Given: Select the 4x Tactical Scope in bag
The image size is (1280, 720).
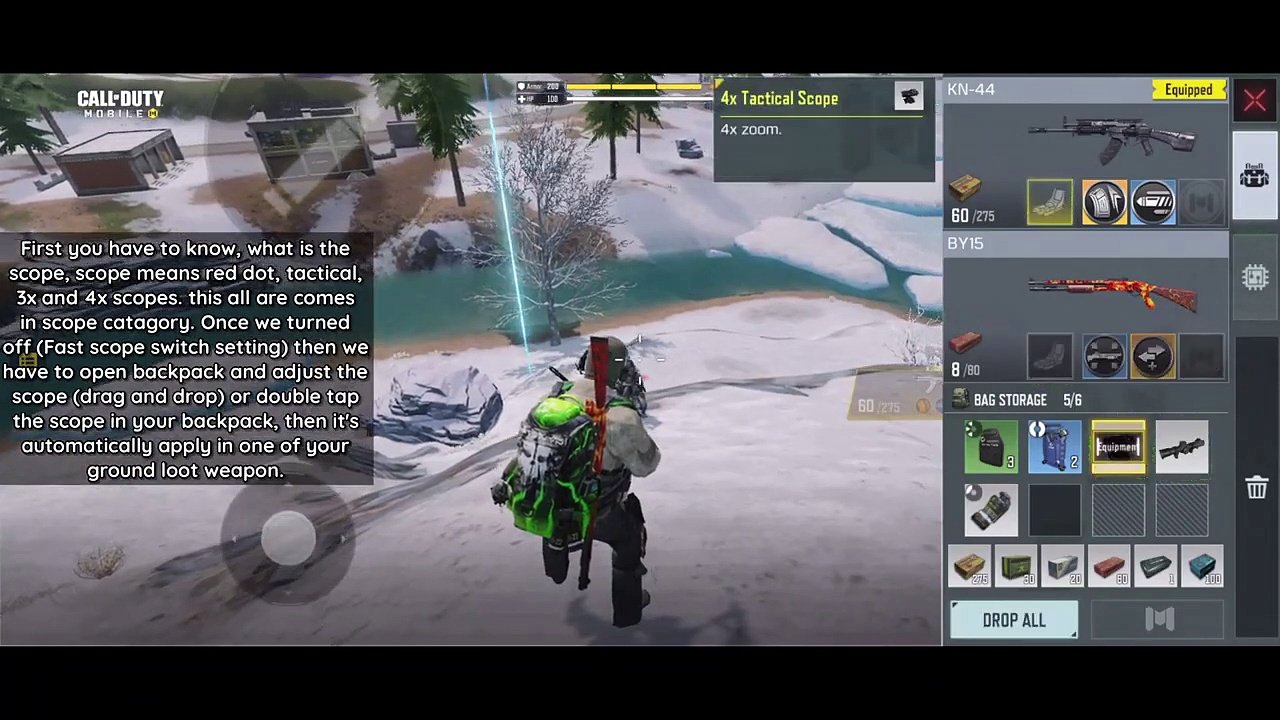Looking at the screenshot, I should click(x=1182, y=446).
